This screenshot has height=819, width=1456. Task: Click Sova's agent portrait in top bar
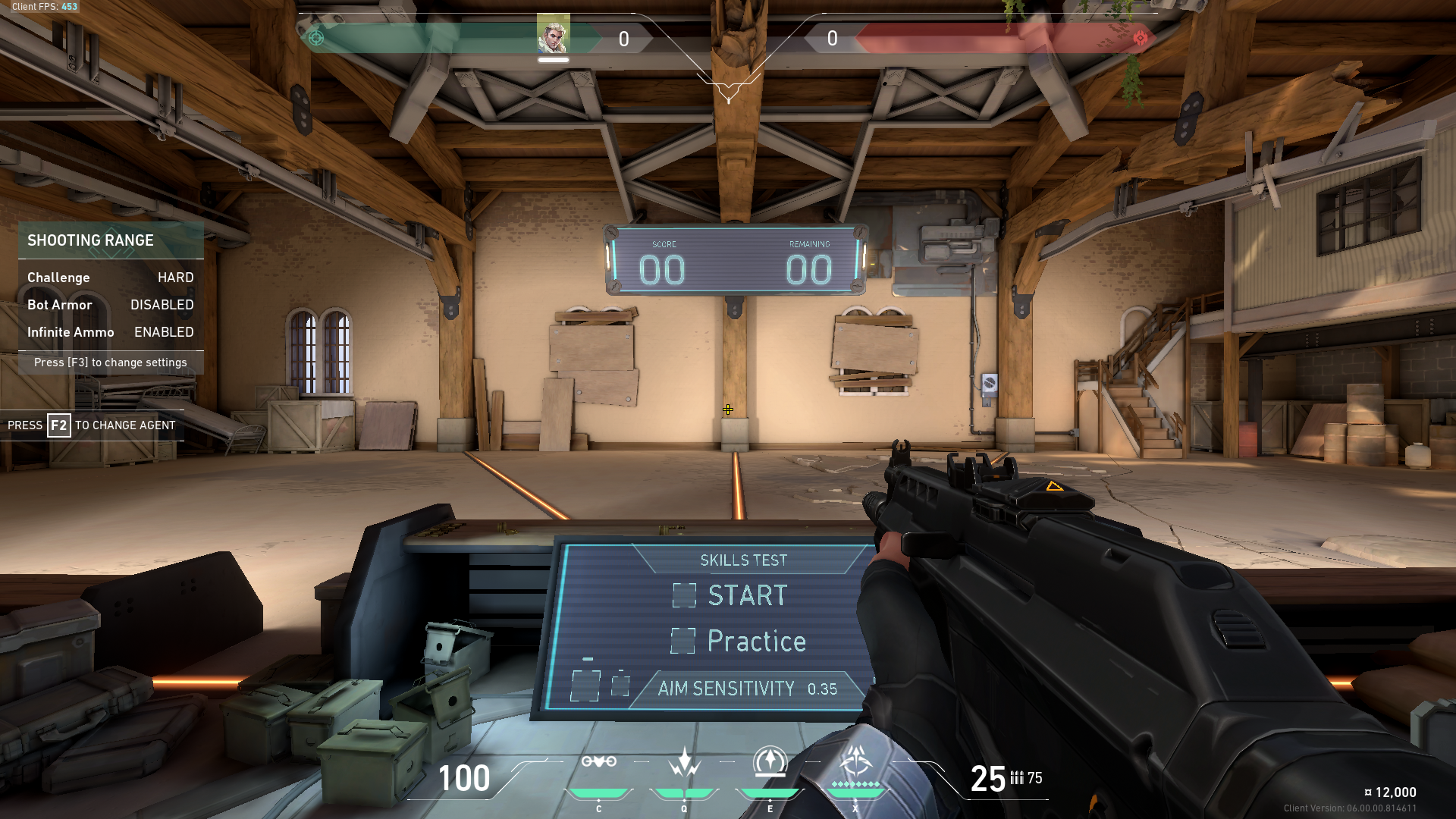(553, 35)
